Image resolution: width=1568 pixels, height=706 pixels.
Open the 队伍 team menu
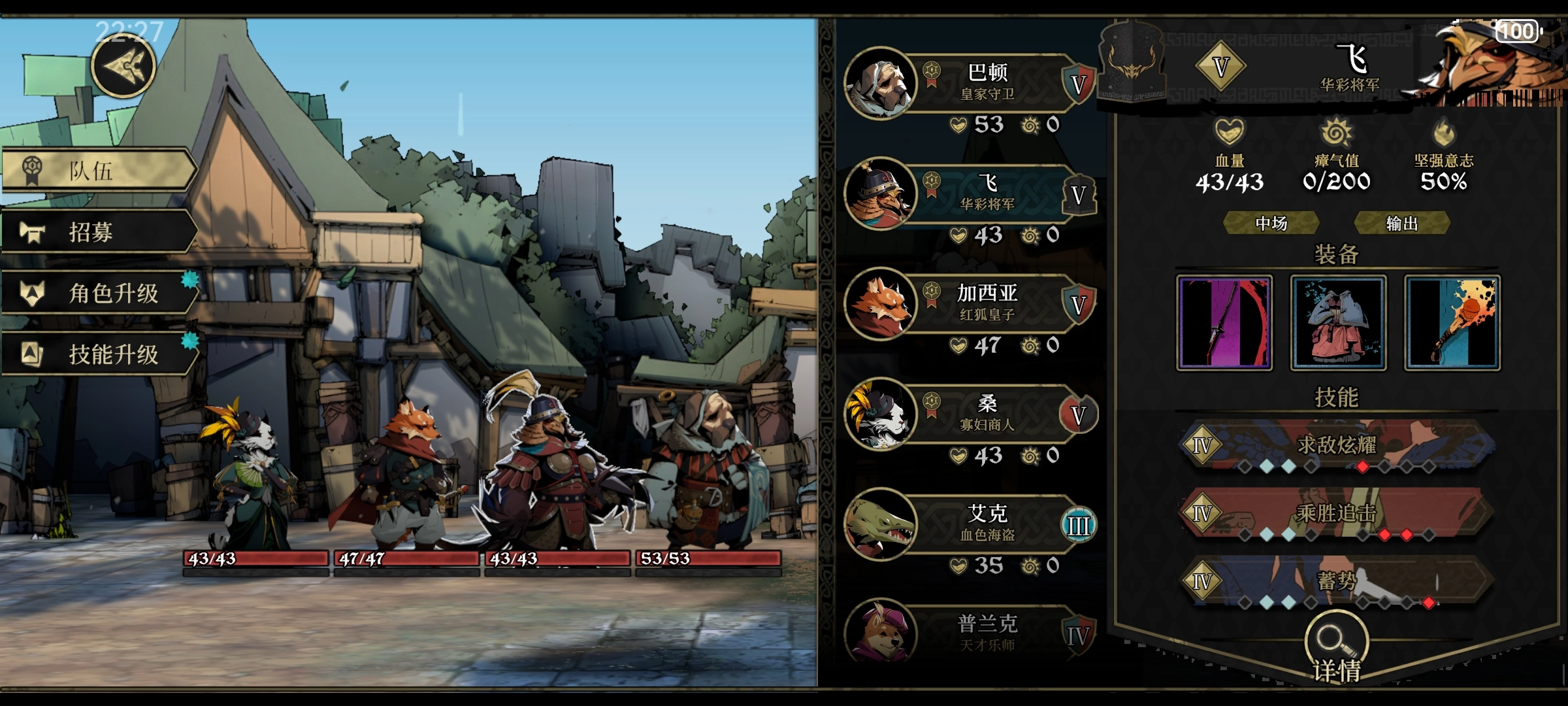coord(98,171)
